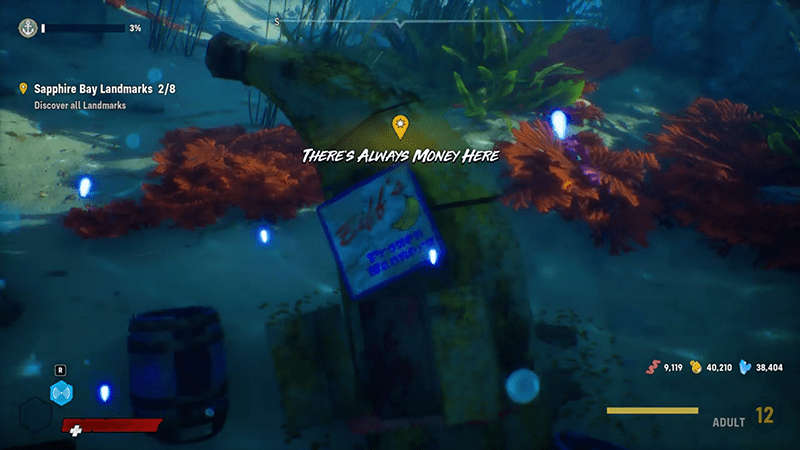Click the compass strip at top
The width and height of the screenshot is (800, 450).
coord(400,21)
